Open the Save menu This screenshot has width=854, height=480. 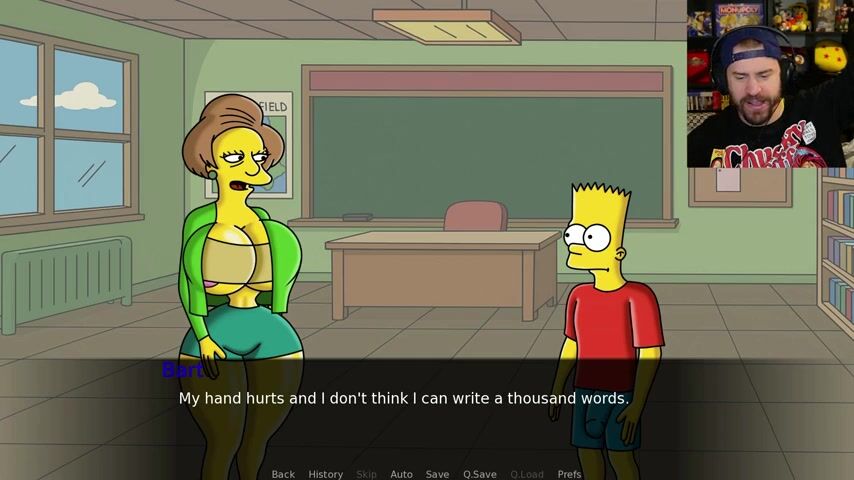[437, 474]
